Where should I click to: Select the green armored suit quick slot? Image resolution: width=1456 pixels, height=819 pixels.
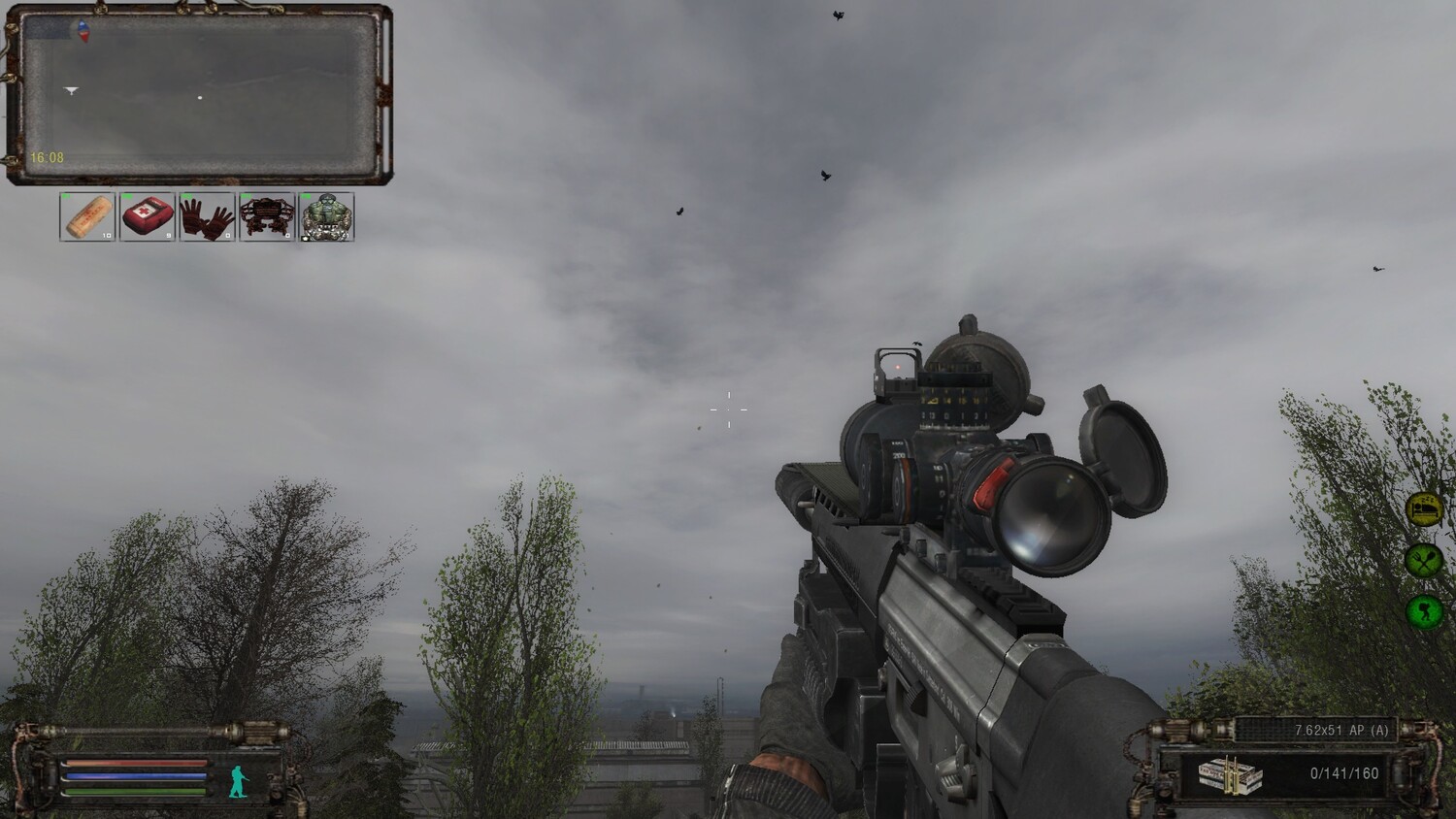coord(326,216)
